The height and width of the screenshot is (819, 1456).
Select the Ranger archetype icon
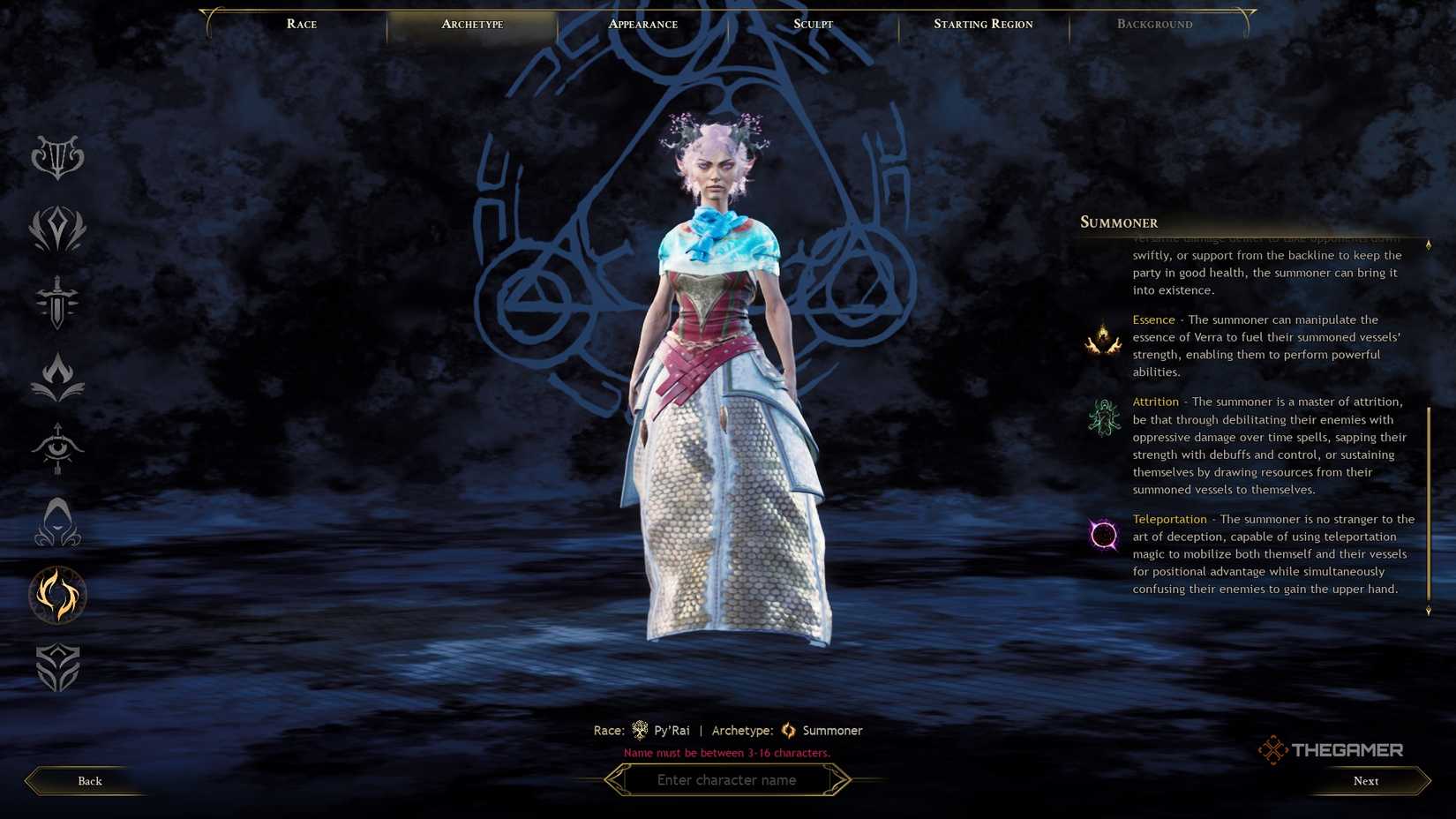coord(56,449)
